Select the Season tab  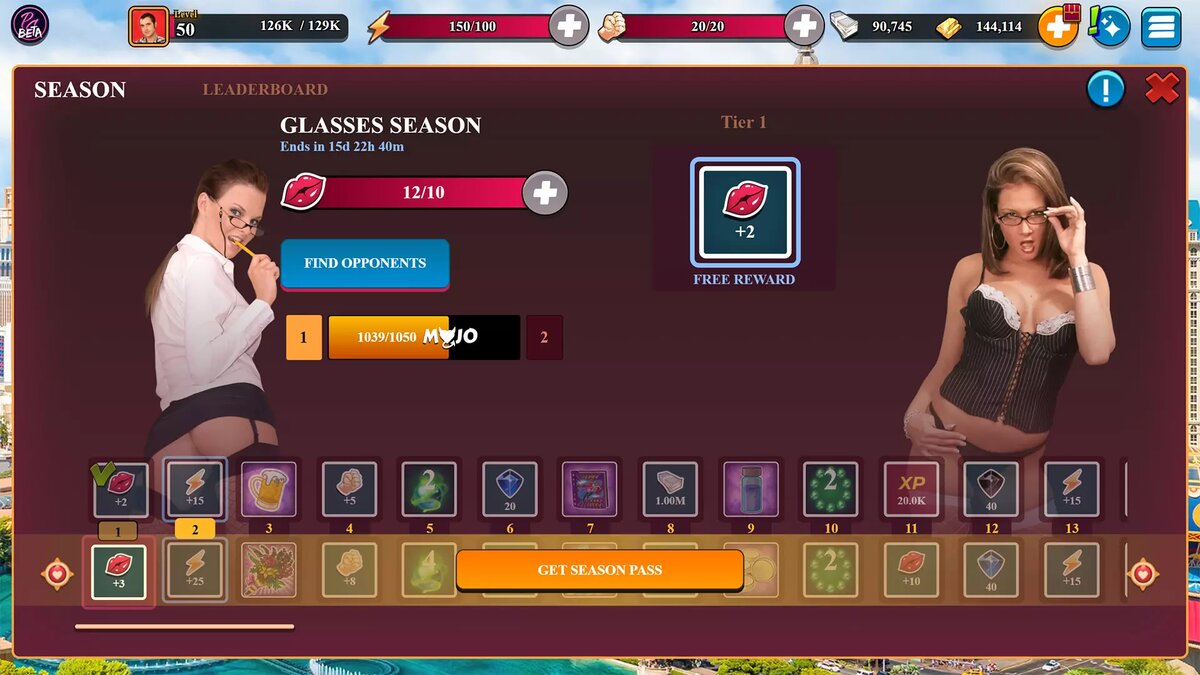[x=80, y=90]
